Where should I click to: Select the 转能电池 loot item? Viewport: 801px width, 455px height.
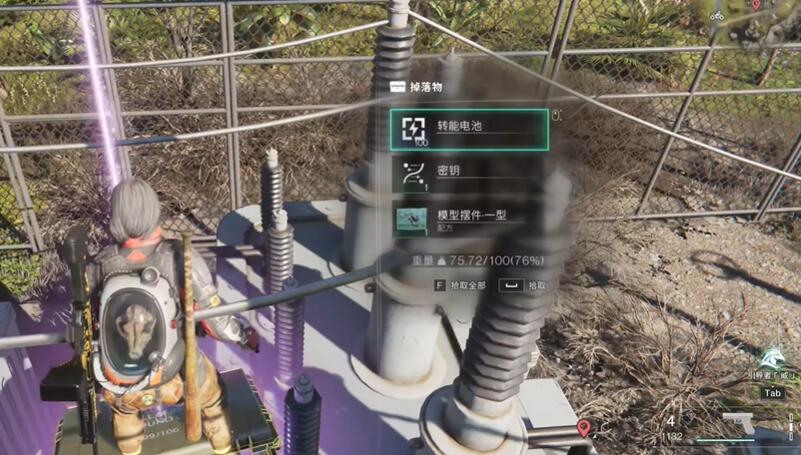click(468, 129)
